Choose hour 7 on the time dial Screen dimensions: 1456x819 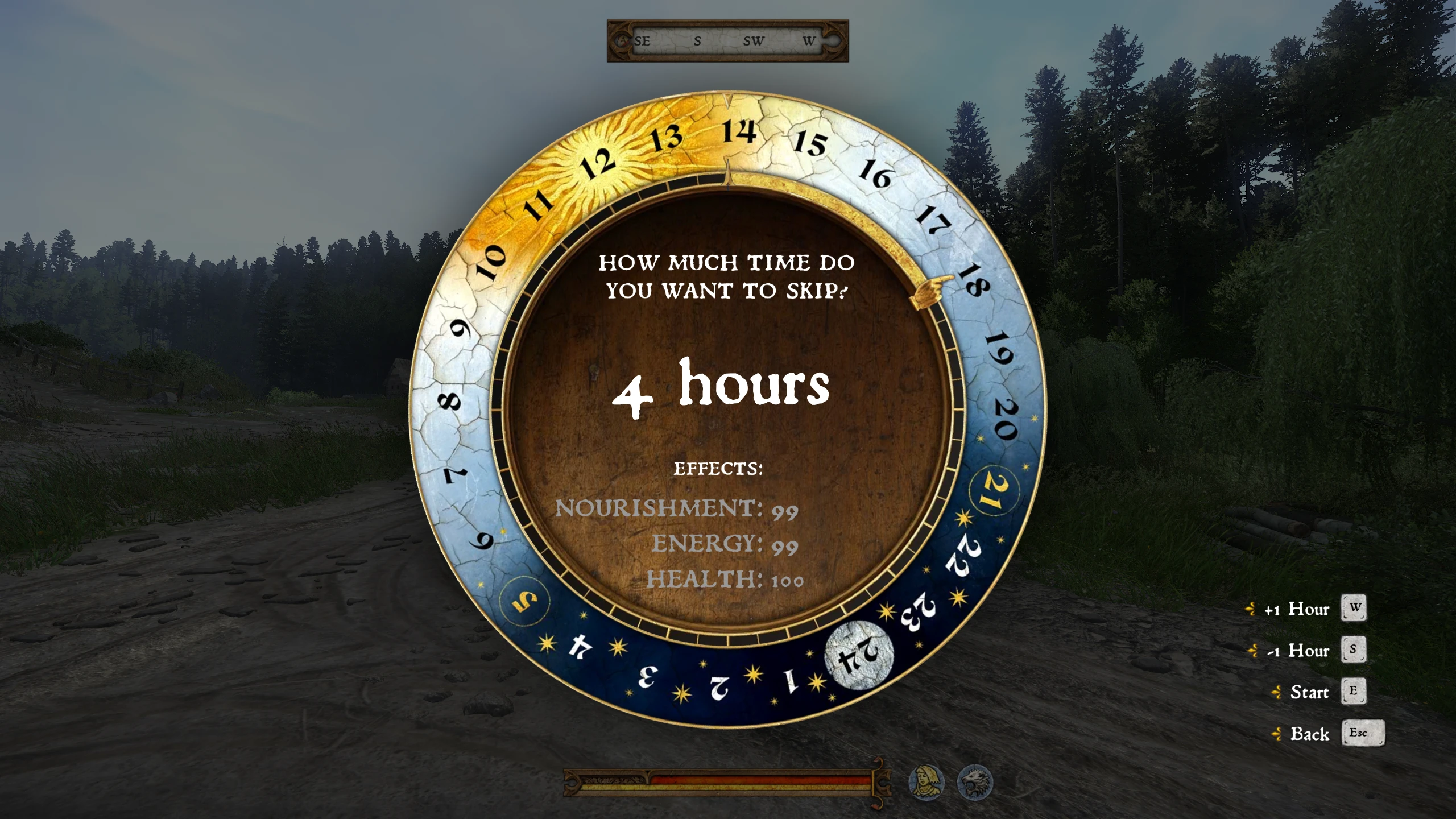point(455,474)
